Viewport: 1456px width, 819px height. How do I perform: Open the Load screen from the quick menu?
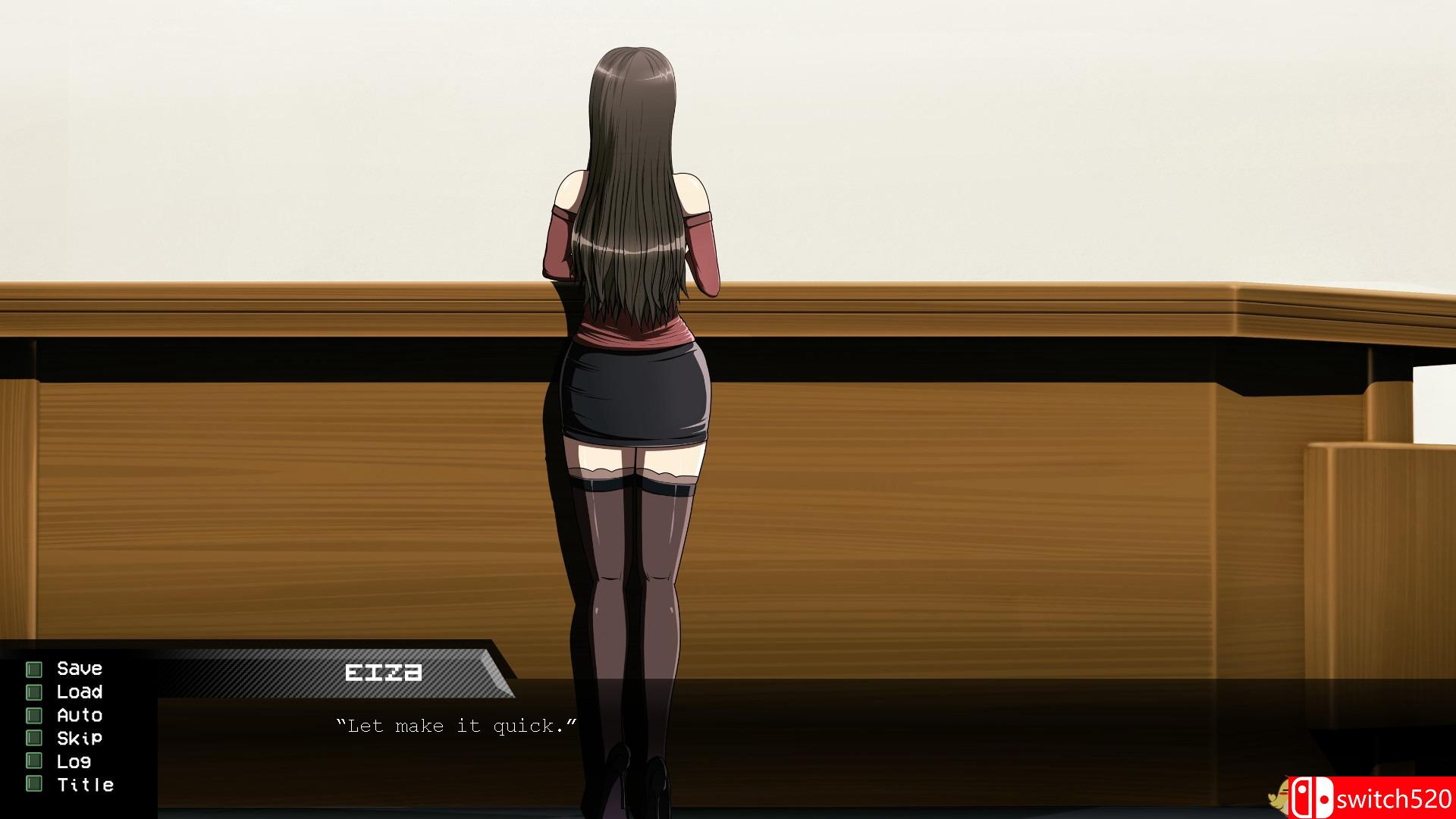point(80,692)
